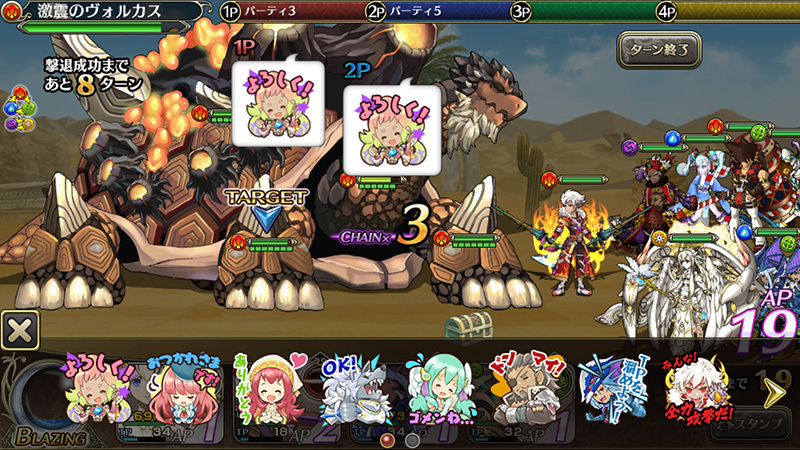The image size is (800, 450).
Task: Open the element affinity orb icon
Action: coord(19,109)
